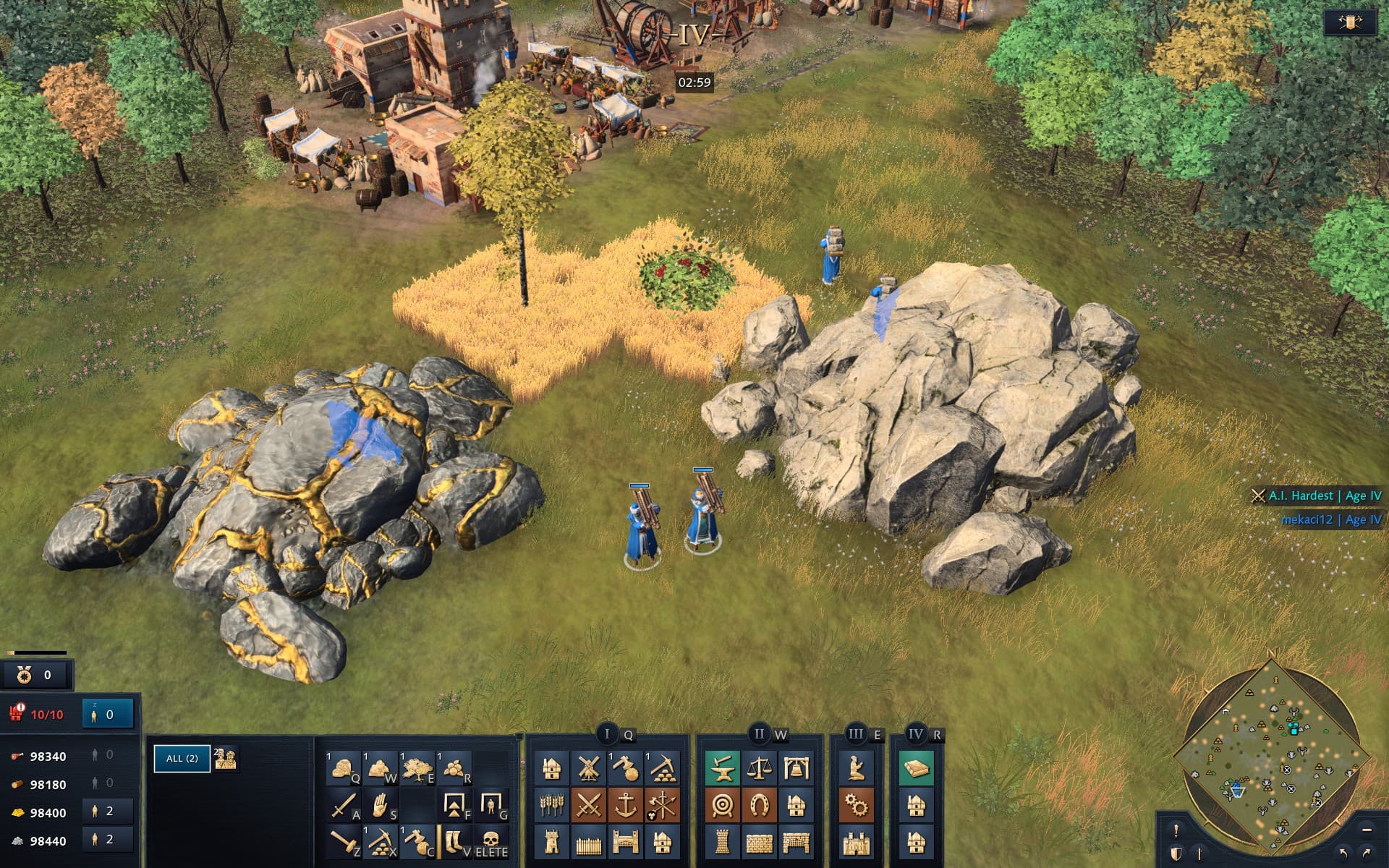The width and height of the screenshot is (1389, 868).
Task: Activate the minimap exclamation ping button
Action: point(1176,830)
